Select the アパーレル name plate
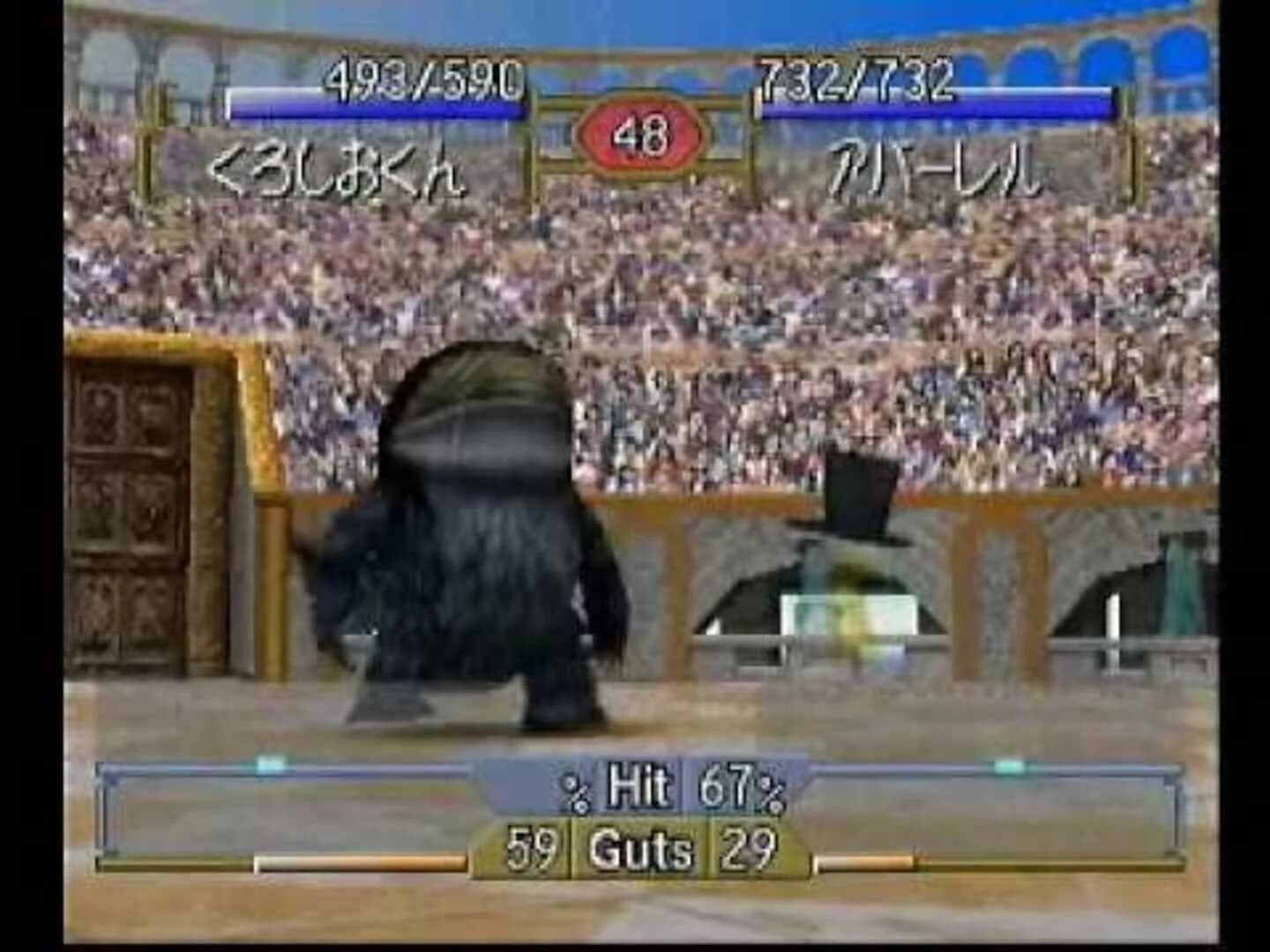Screen dimensions: 1270x952 point(937,174)
